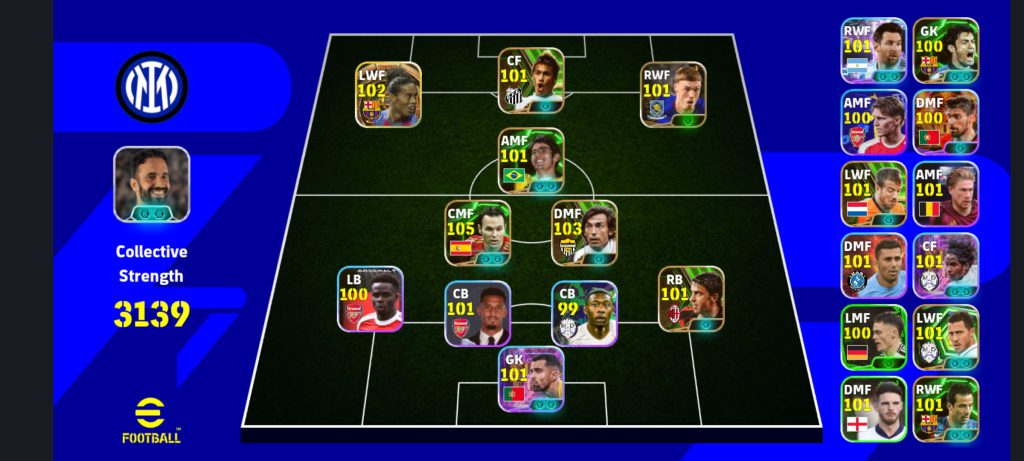Image resolution: width=1024 pixels, height=461 pixels.
Task: Open the manager portrait card
Action: coord(151,184)
